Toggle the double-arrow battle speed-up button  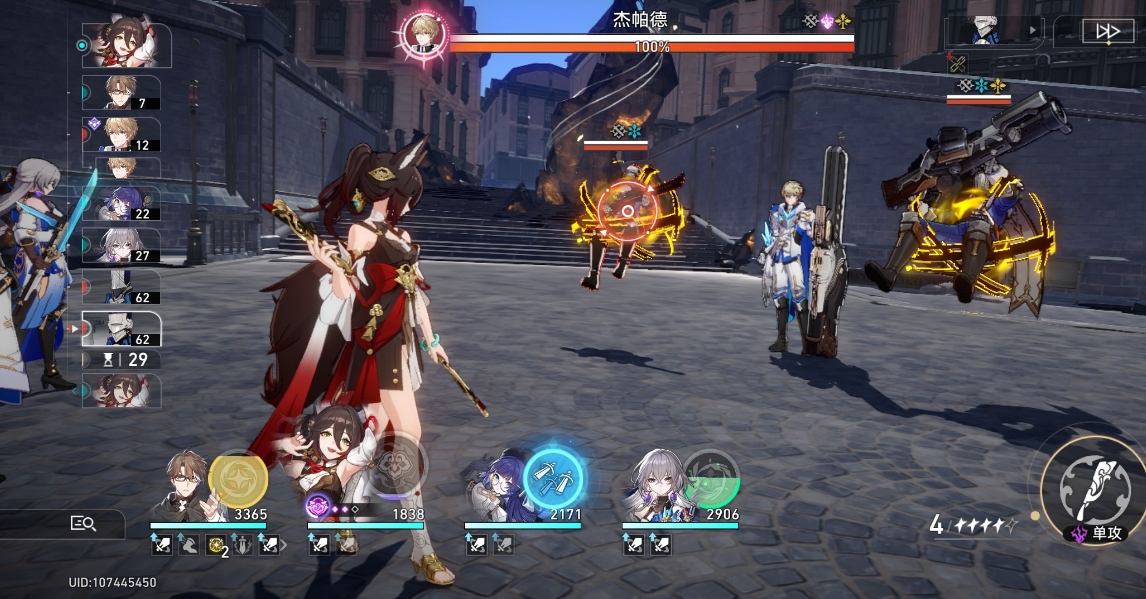1107,32
